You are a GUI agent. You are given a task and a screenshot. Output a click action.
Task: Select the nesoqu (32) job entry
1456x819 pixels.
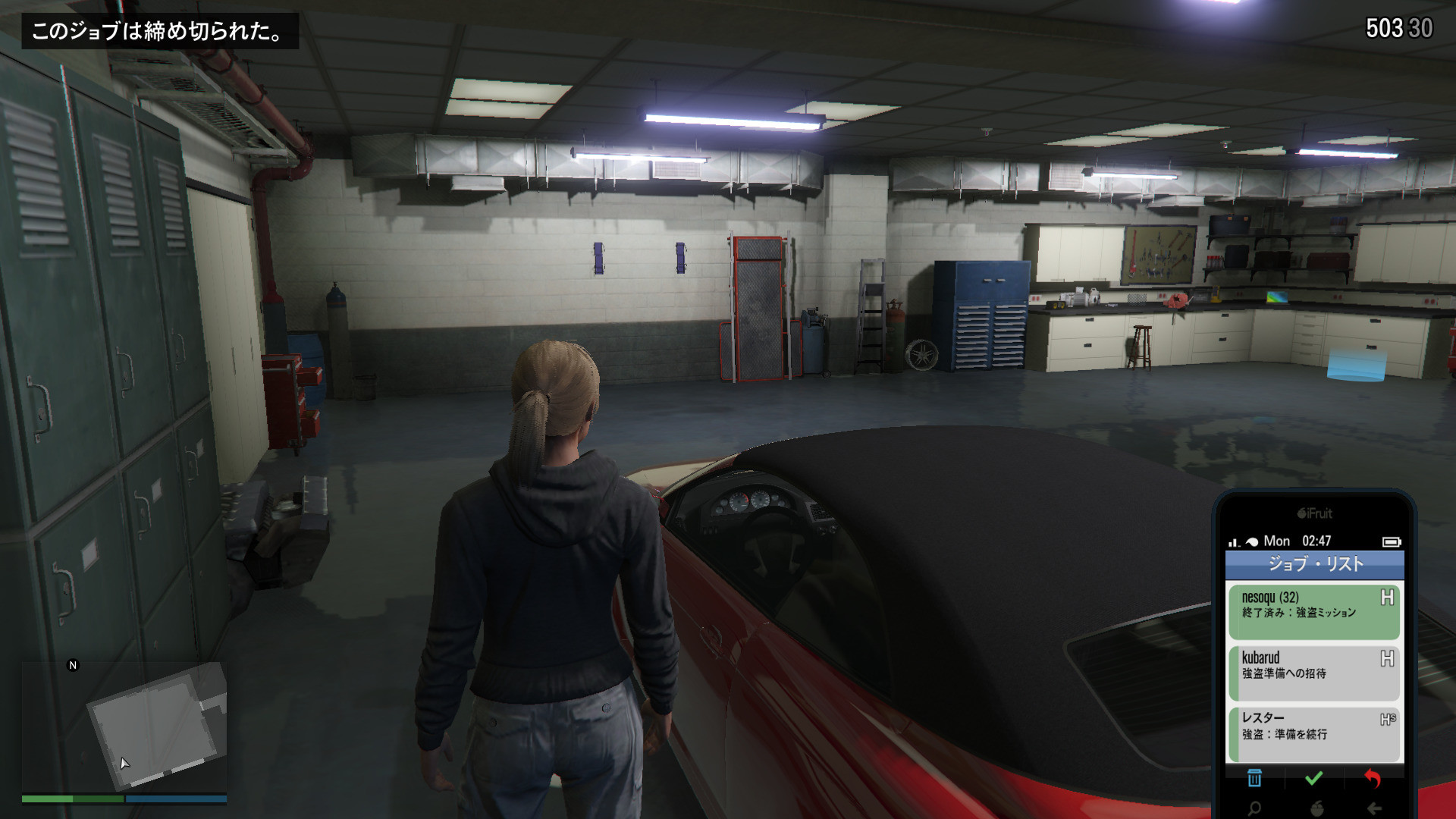pos(1313,611)
